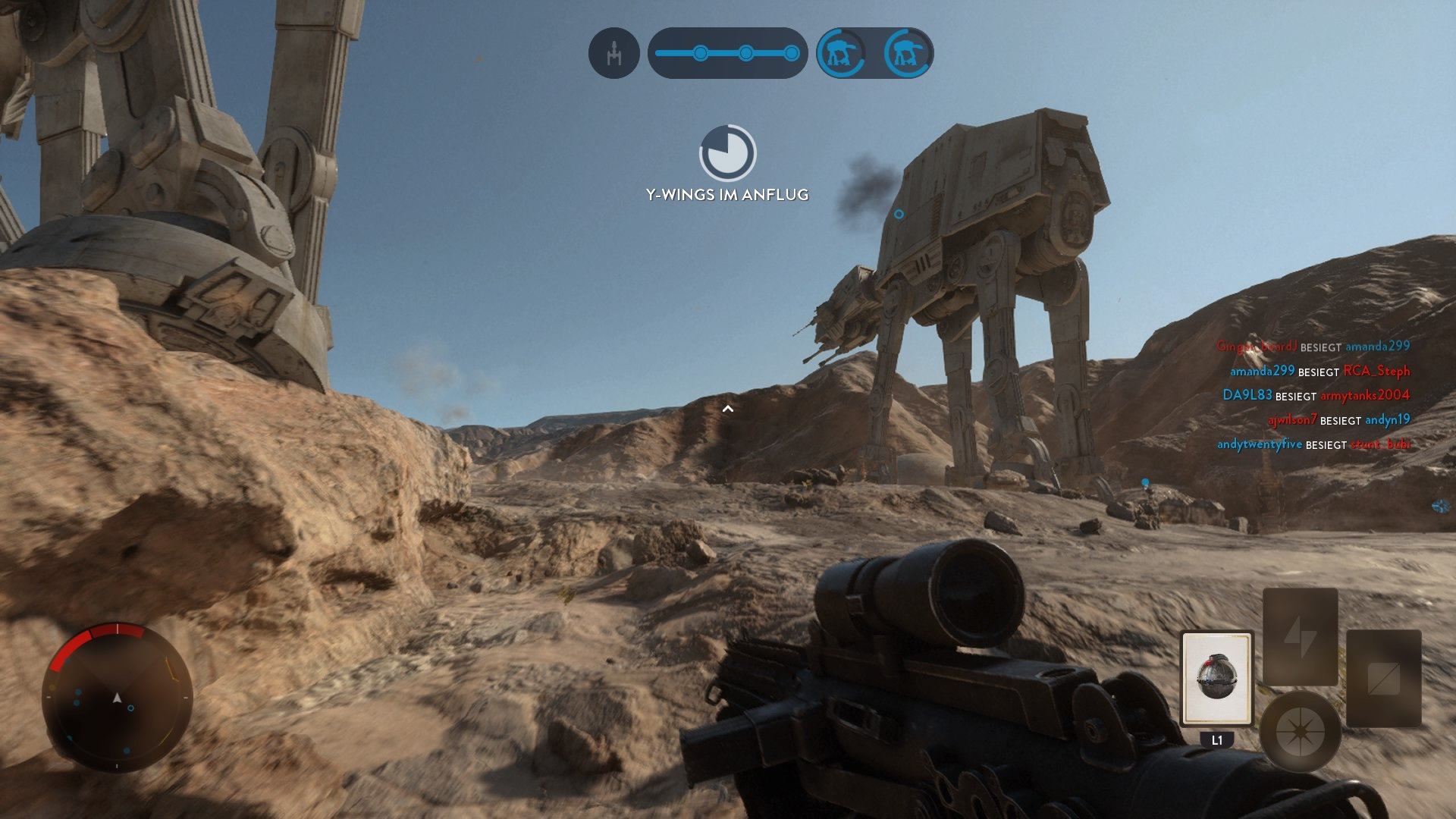Expand the upward chevron marker mid-screen

coord(730,408)
